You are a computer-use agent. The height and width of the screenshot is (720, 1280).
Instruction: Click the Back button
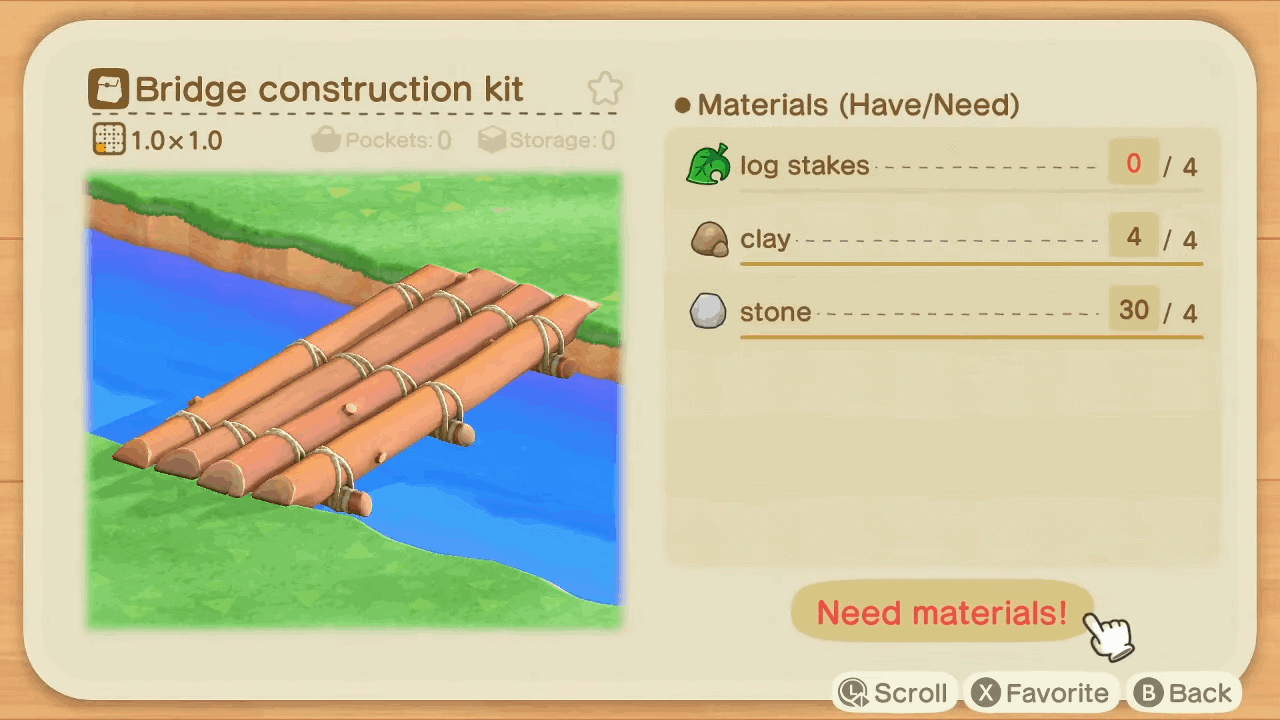[x=1185, y=692]
